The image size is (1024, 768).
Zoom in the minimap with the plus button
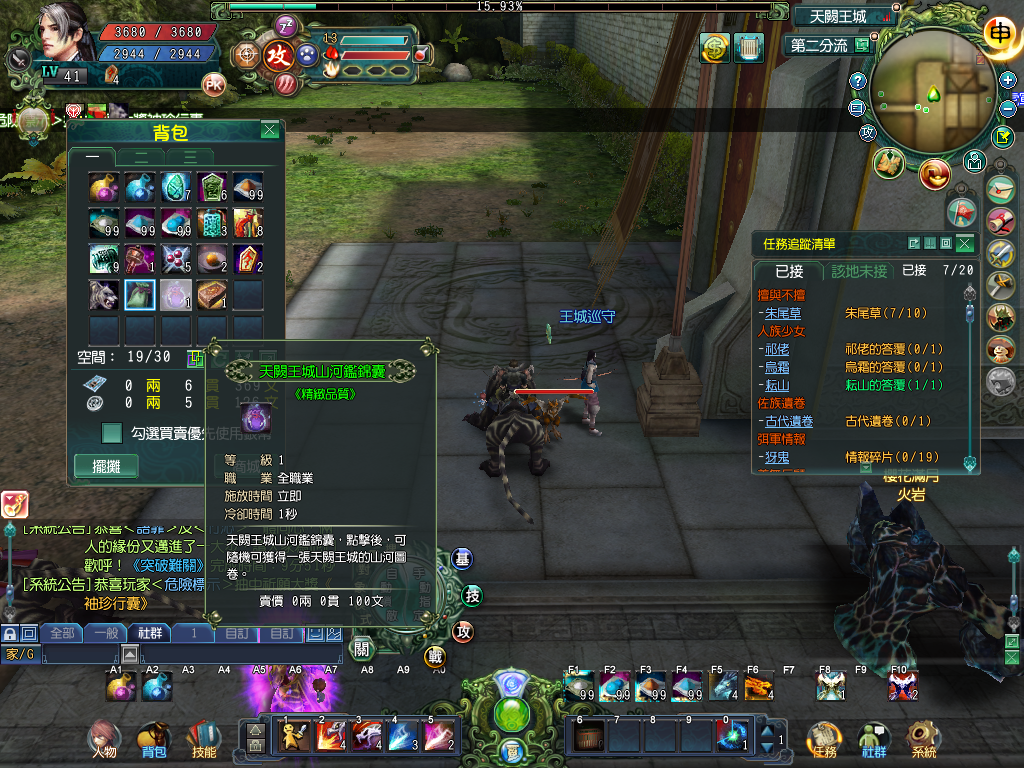pos(1008,80)
